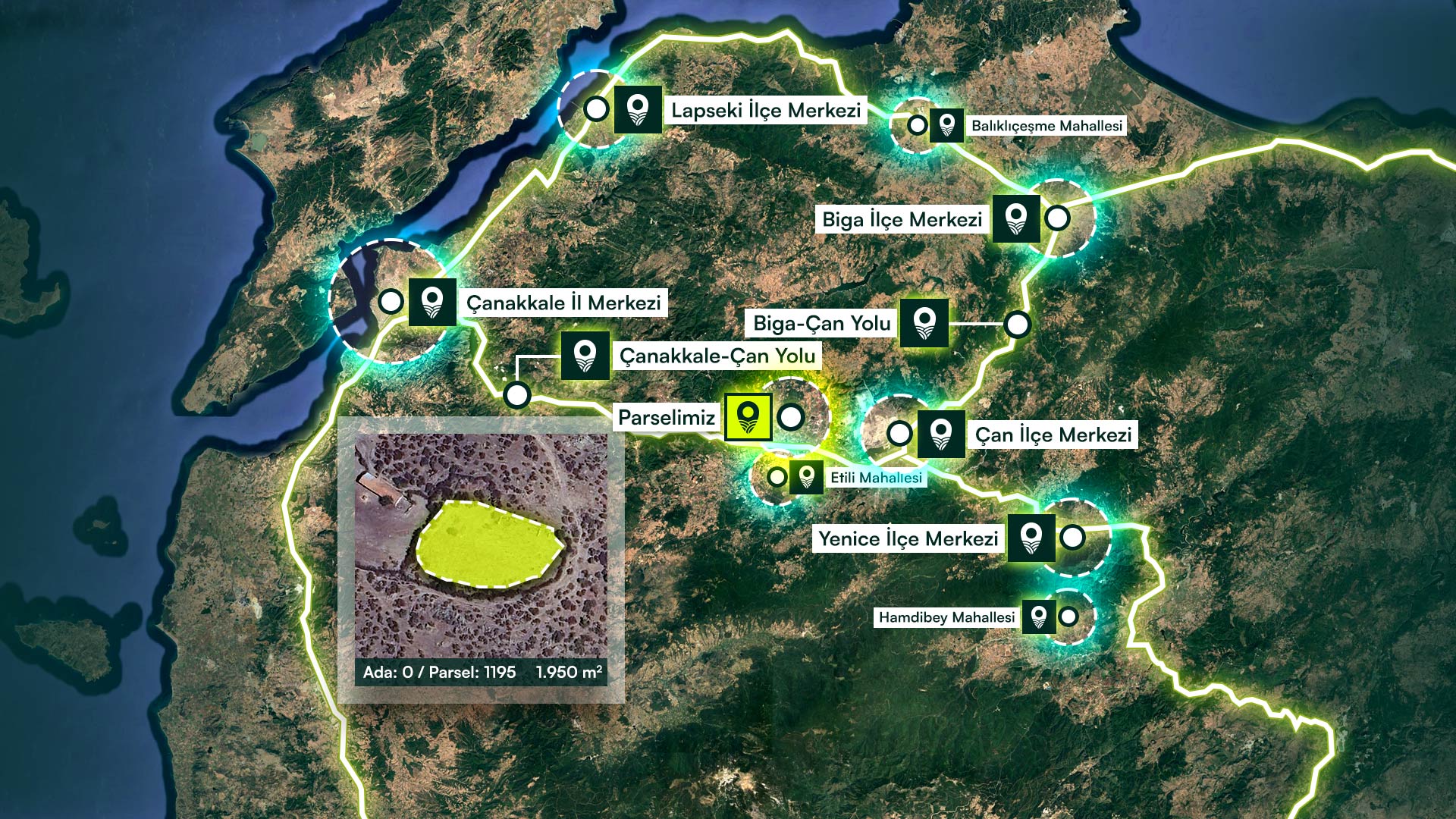Click the Çan İlçe Merkezi pin icon
1456x819 pixels.
pyautogui.click(x=940, y=435)
